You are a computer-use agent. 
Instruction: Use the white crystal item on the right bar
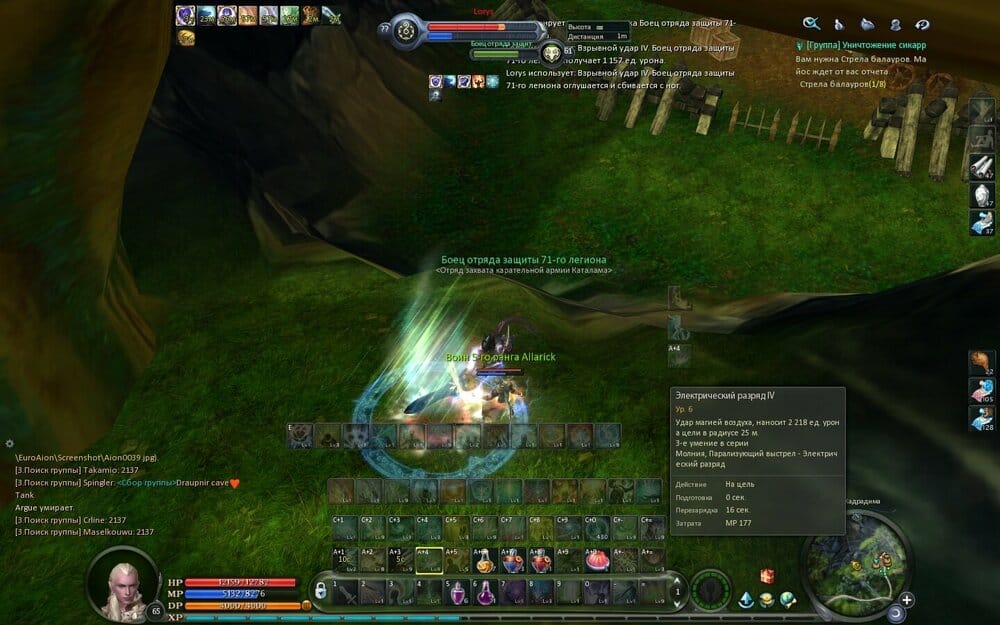pos(980,195)
